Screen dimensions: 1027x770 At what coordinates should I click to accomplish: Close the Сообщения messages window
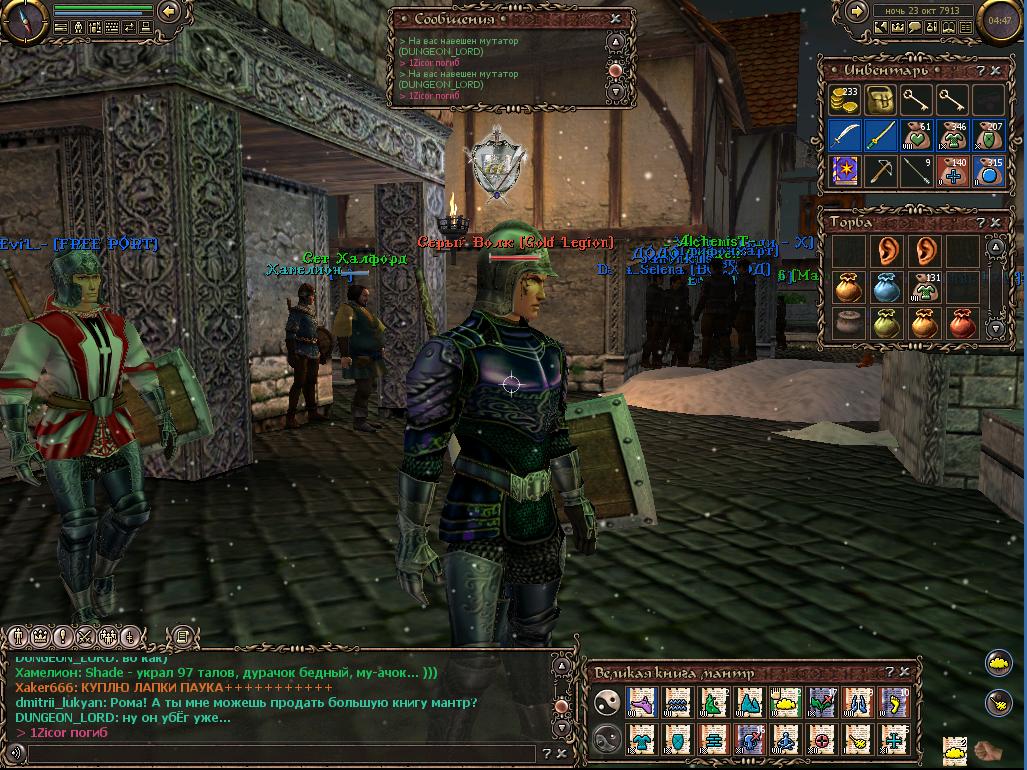click(x=616, y=18)
